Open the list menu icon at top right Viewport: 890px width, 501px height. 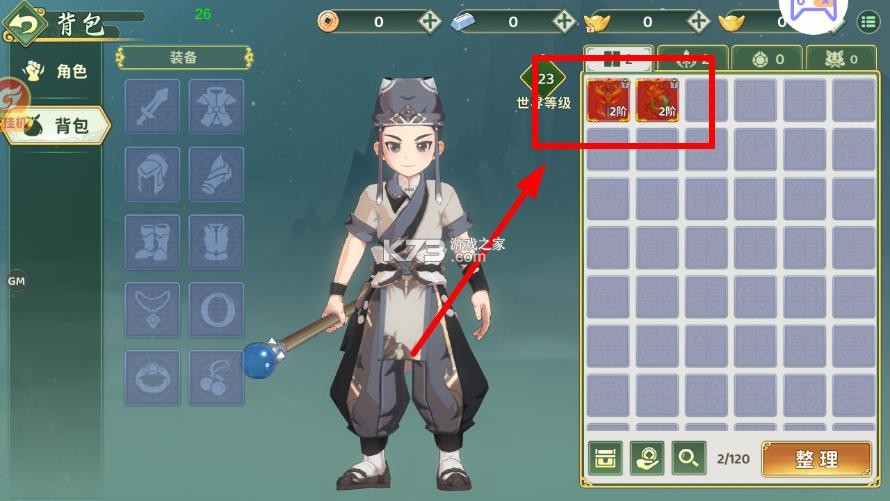click(869, 21)
